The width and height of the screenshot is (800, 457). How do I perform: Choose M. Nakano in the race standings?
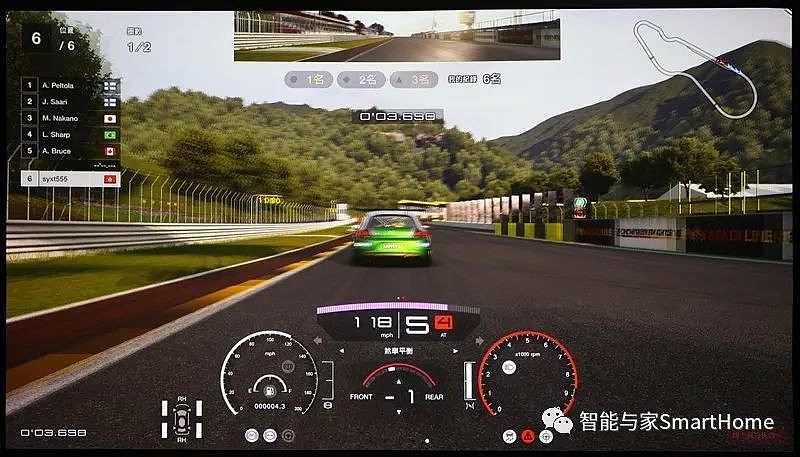(x=70, y=118)
